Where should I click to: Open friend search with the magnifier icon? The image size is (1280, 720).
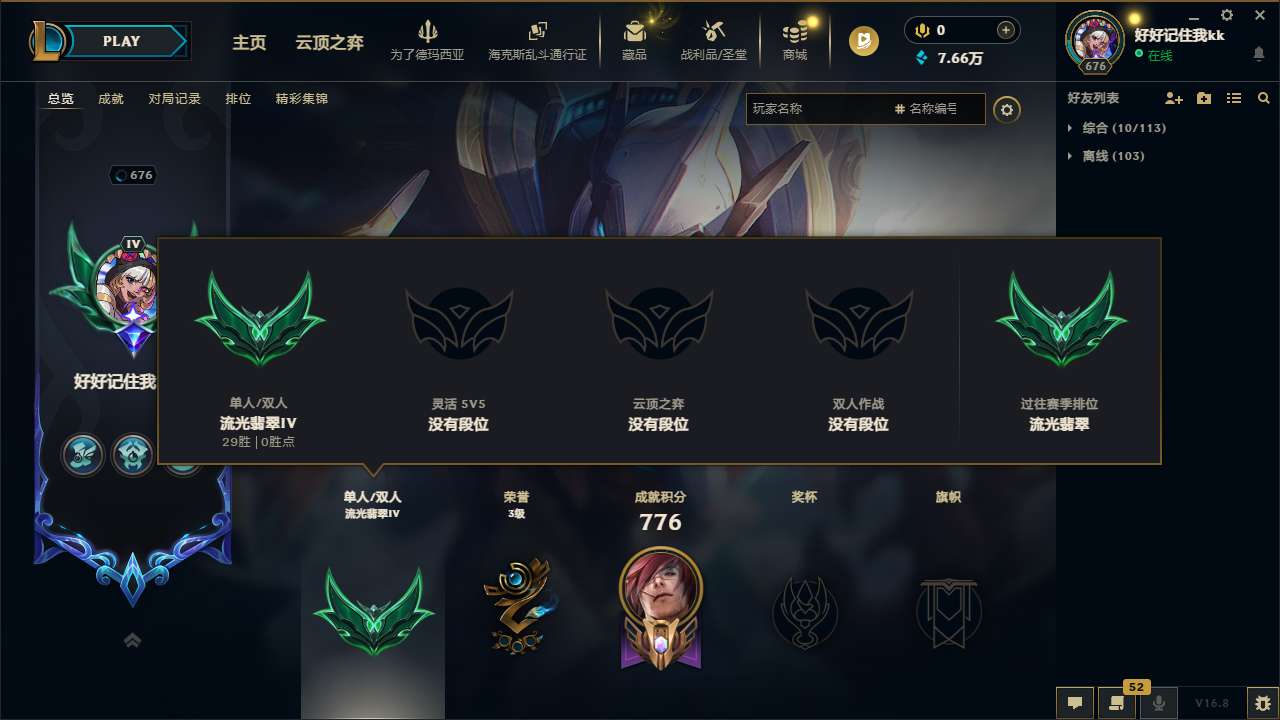pos(1263,98)
